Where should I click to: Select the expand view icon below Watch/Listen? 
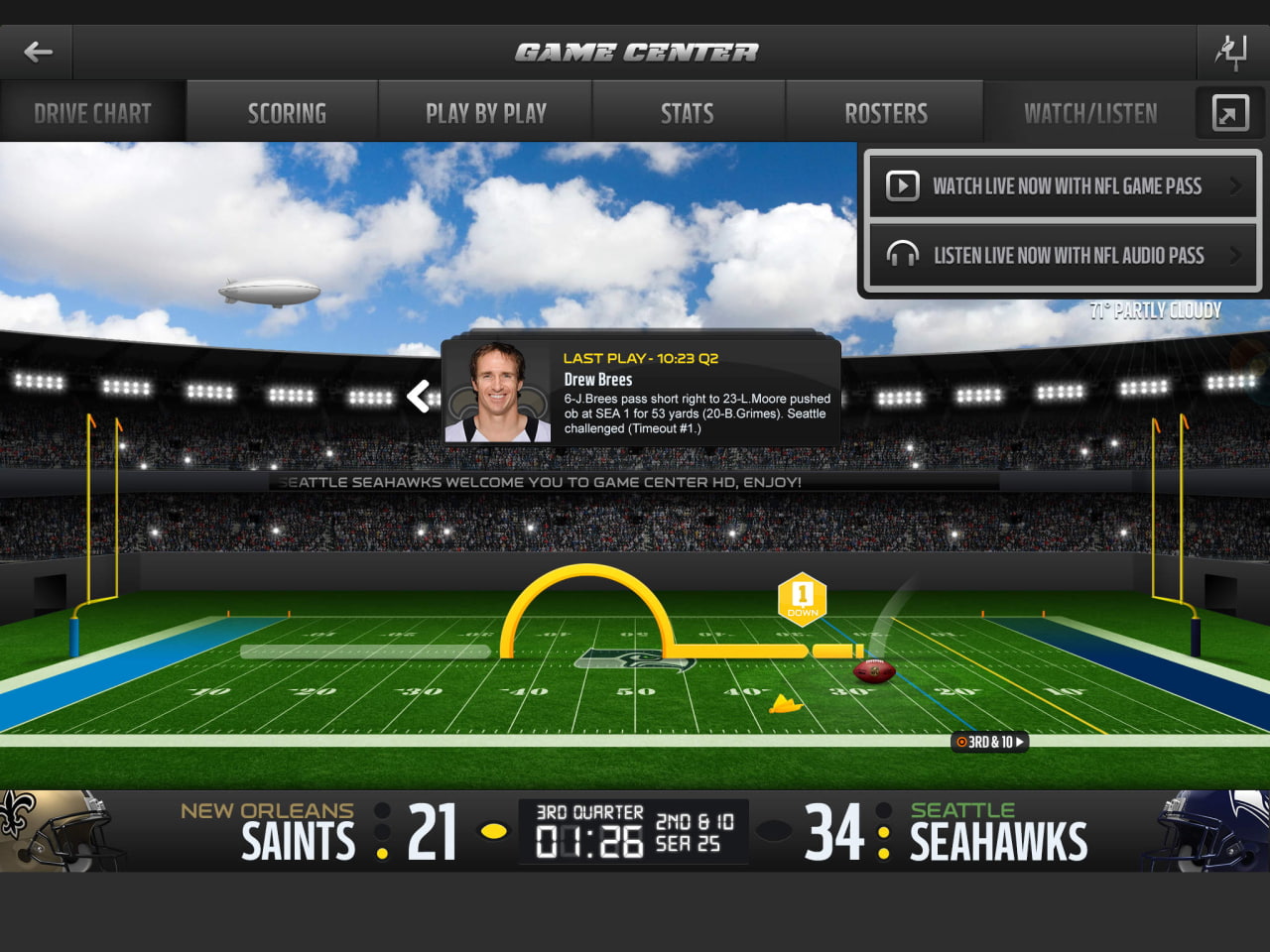point(1229,112)
